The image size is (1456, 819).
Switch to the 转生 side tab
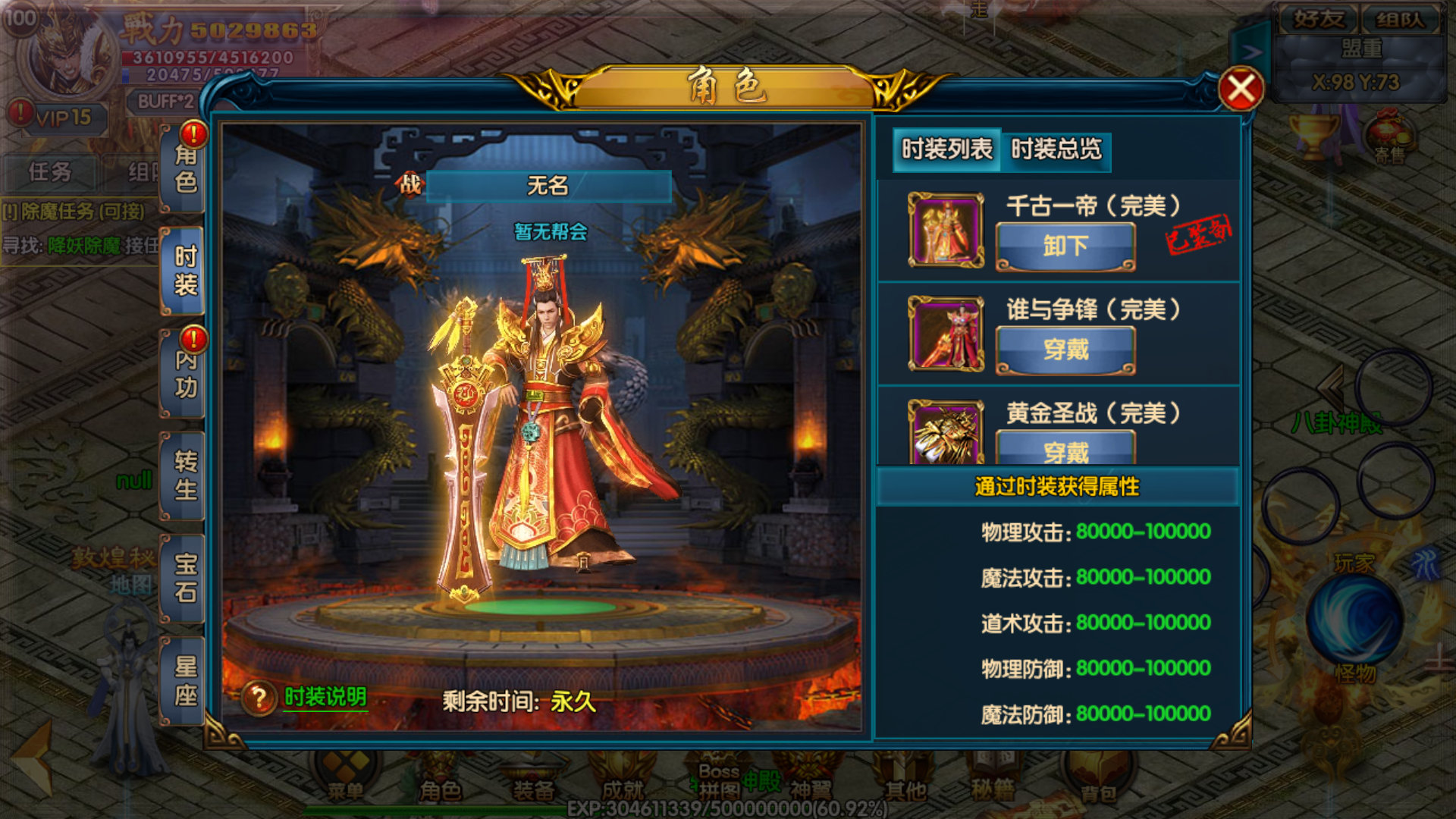point(185,476)
